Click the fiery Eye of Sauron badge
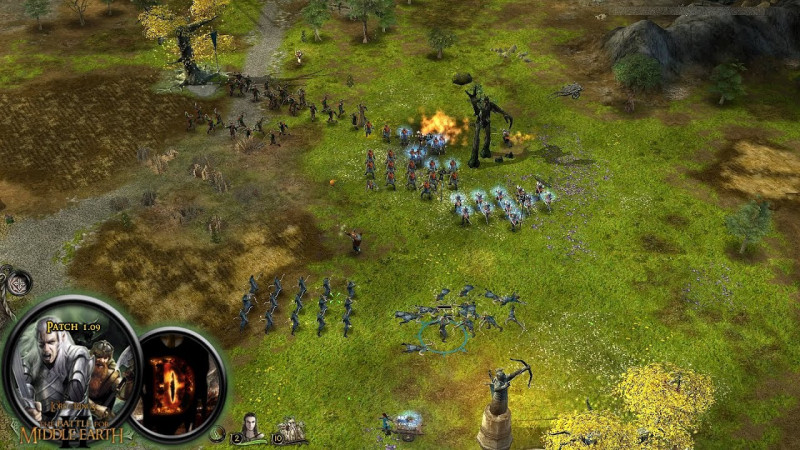Image resolution: width=800 pixels, height=450 pixels. click(180, 385)
